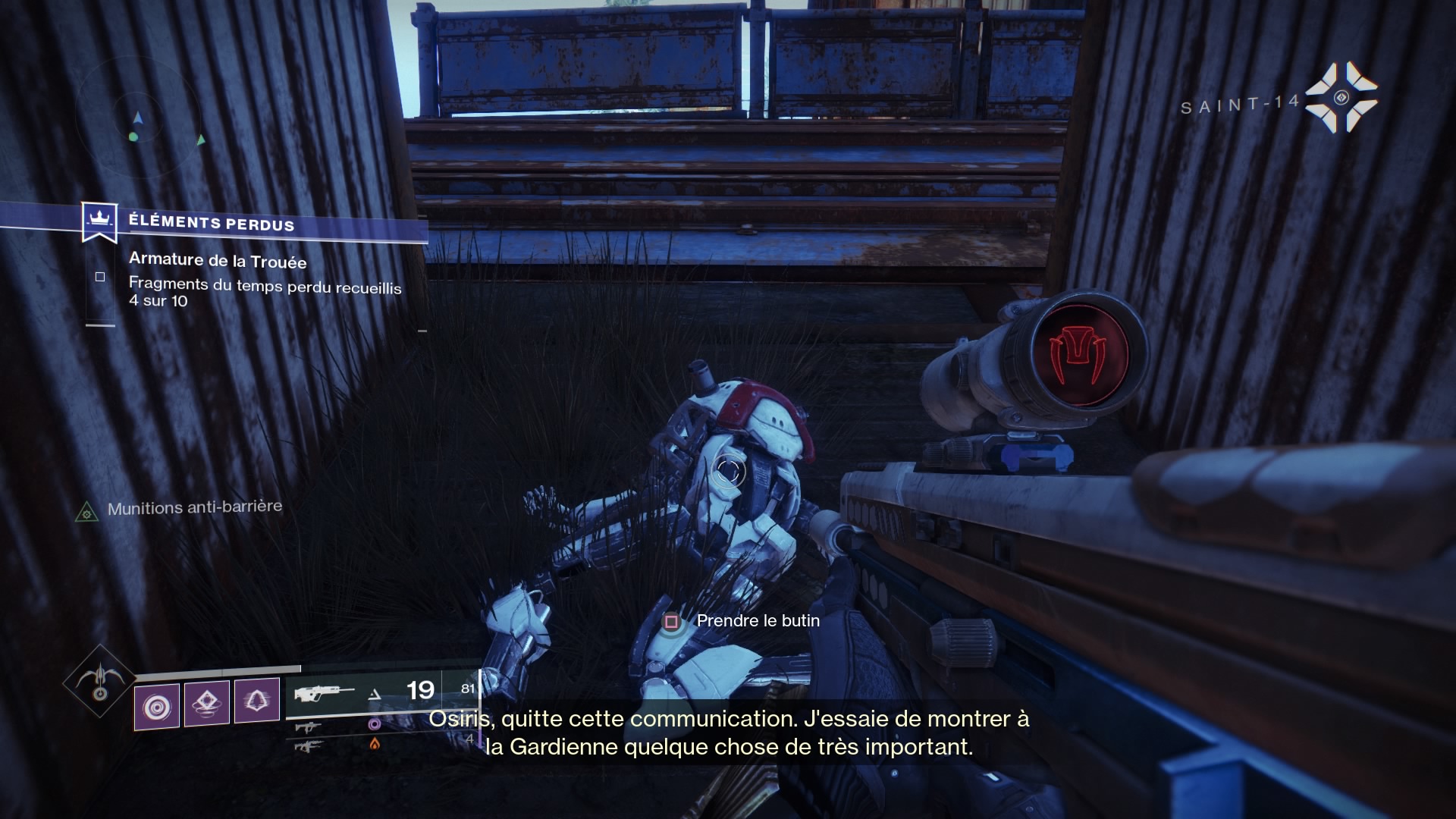This screenshot has height=819, width=1456.
Task: Activate the super ability diamond icon
Action: pos(99,680)
